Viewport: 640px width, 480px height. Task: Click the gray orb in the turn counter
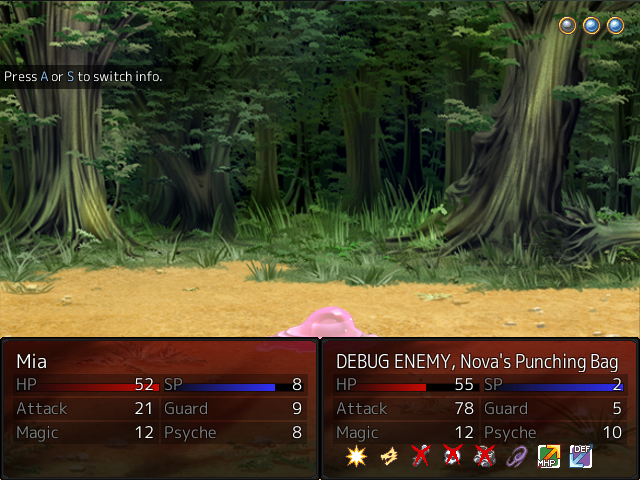click(568, 26)
